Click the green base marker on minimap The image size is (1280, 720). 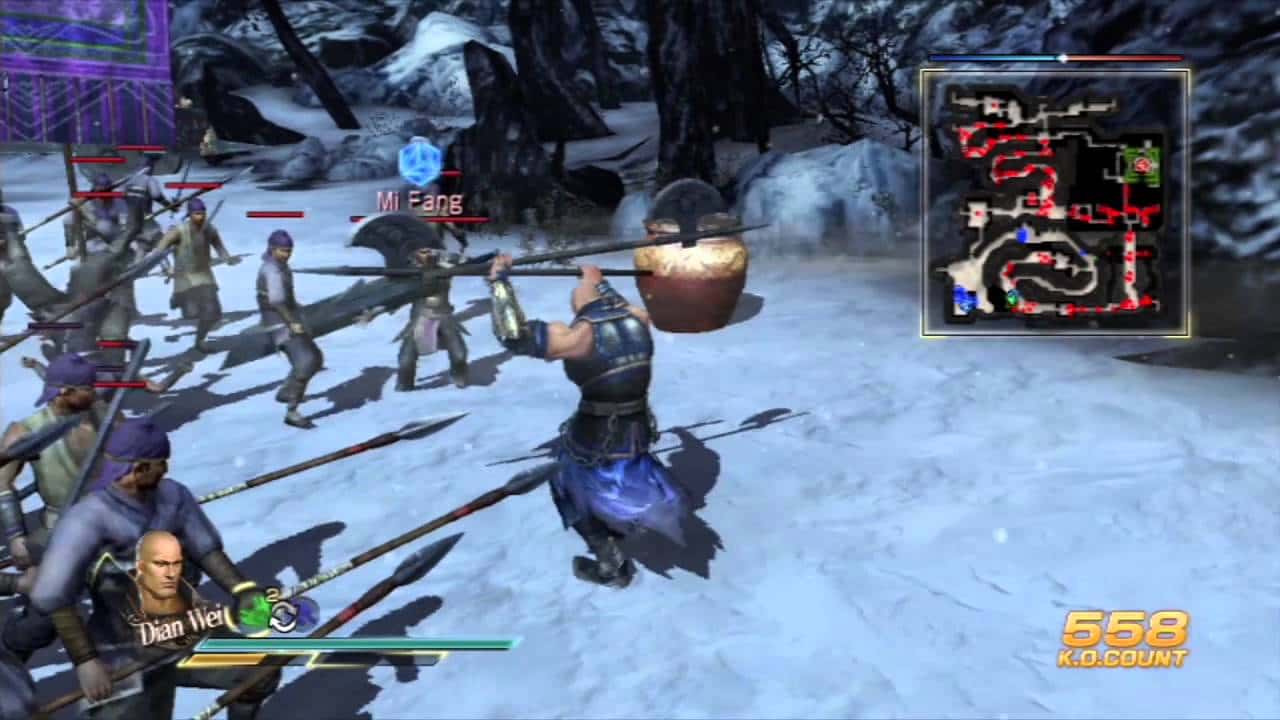[x=1144, y=163]
